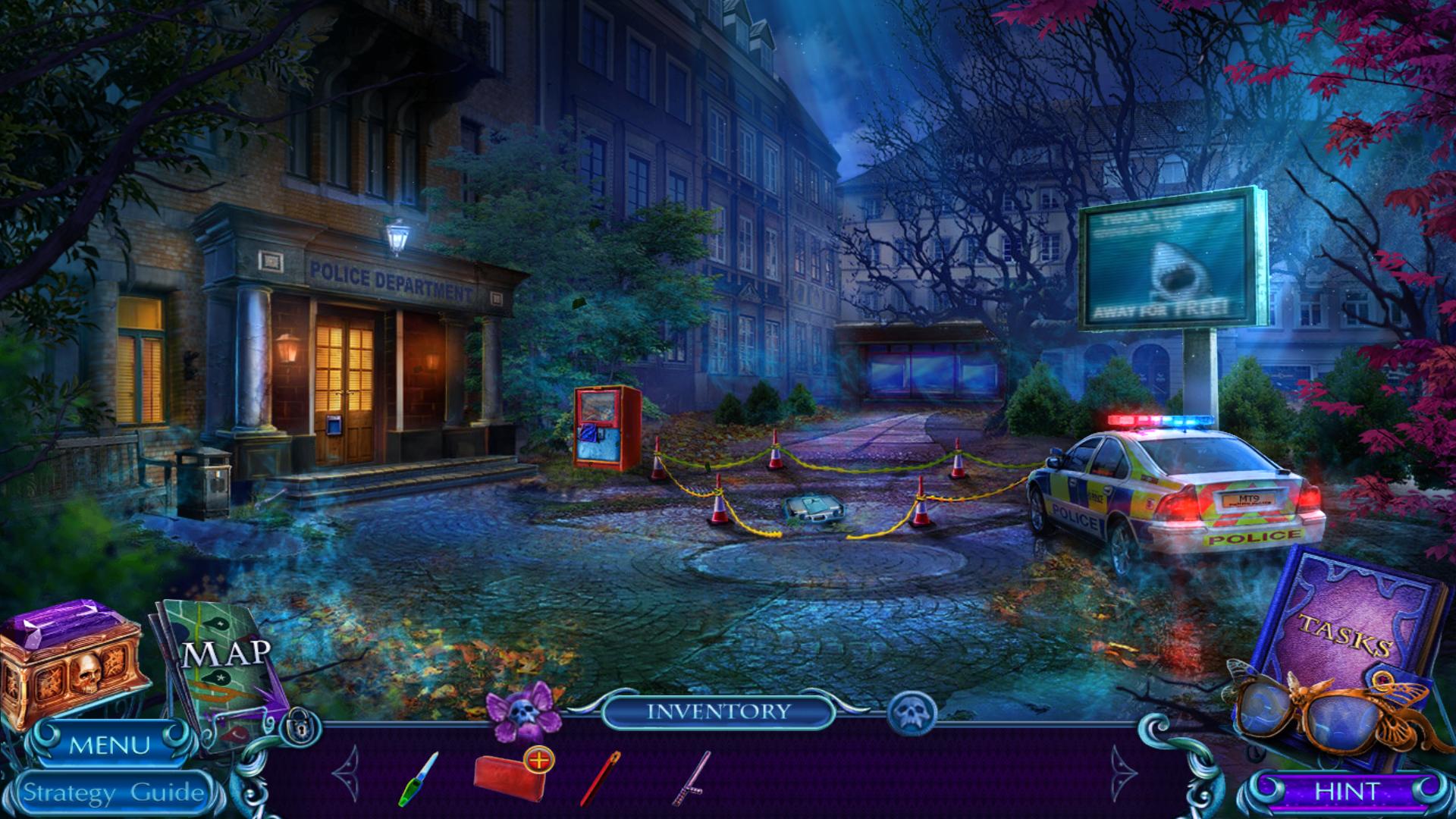The height and width of the screenshot is (819, 1456).
Task: Select the green-handled knife in inventory
Action: tap(419, 778)
